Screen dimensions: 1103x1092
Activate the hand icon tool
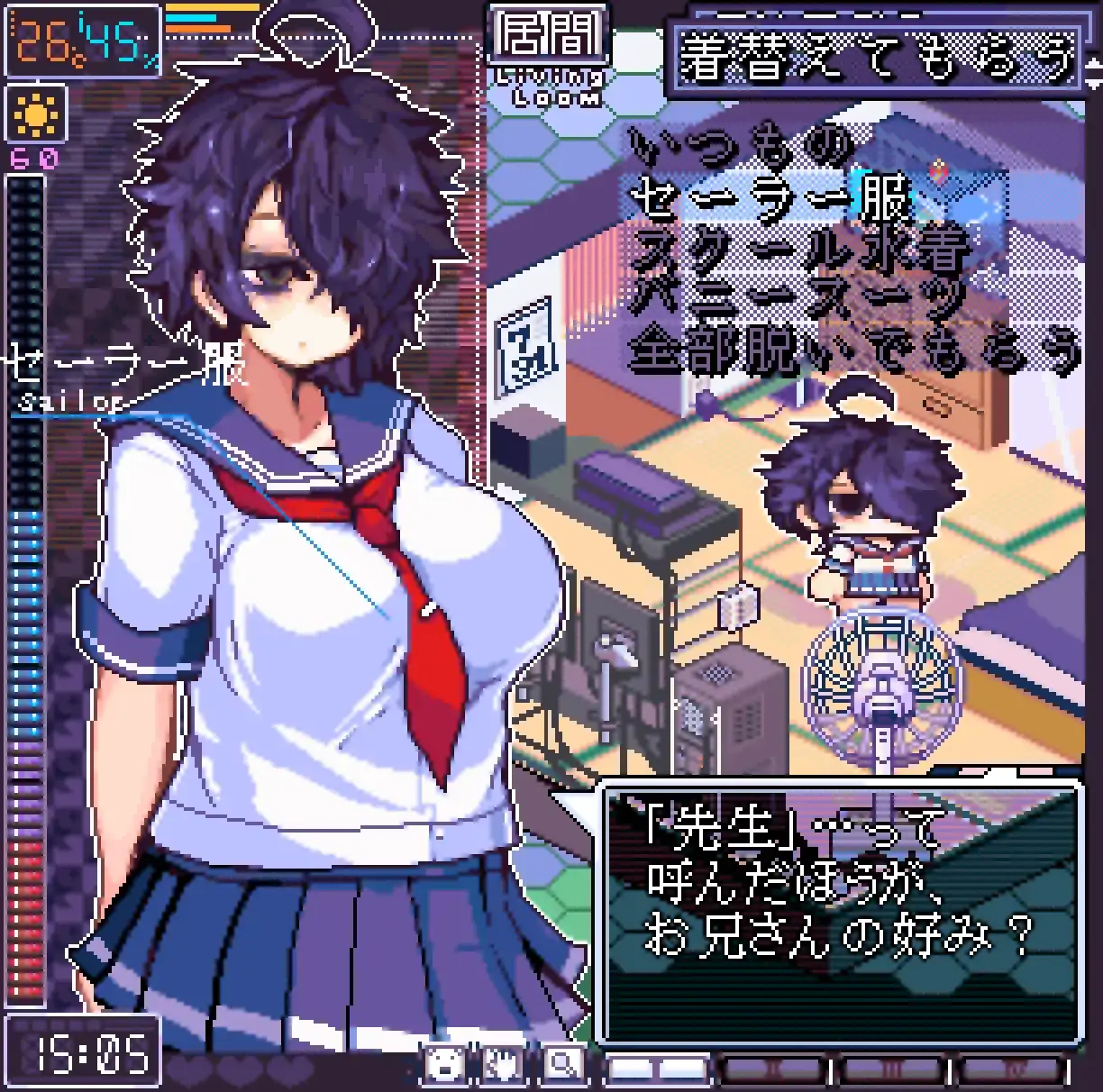[503, 1065]
